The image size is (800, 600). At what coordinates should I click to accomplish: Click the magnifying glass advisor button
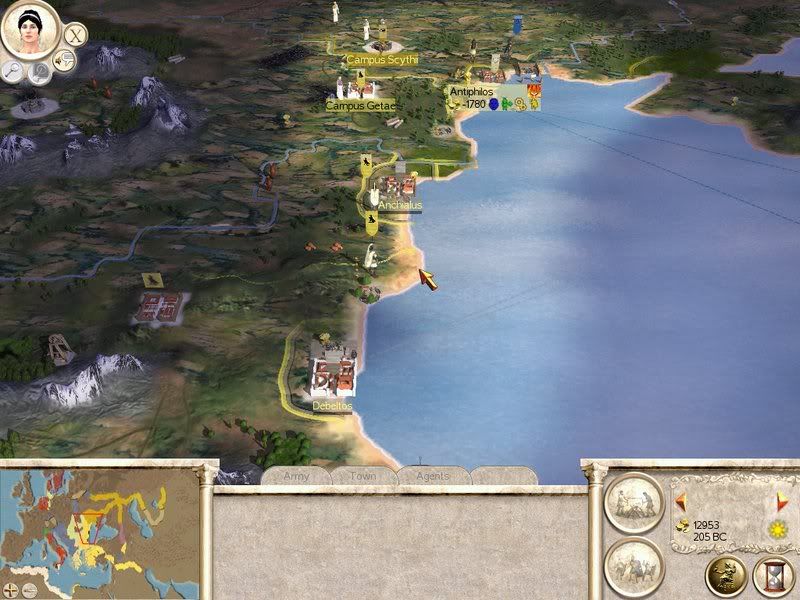coord(14,70)
